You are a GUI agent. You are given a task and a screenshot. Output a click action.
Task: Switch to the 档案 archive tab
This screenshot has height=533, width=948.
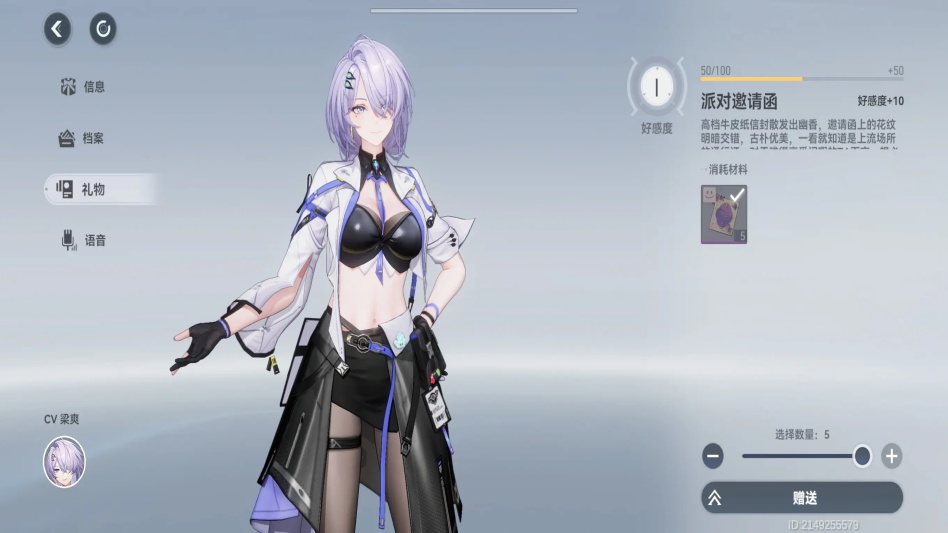(82, 138)
